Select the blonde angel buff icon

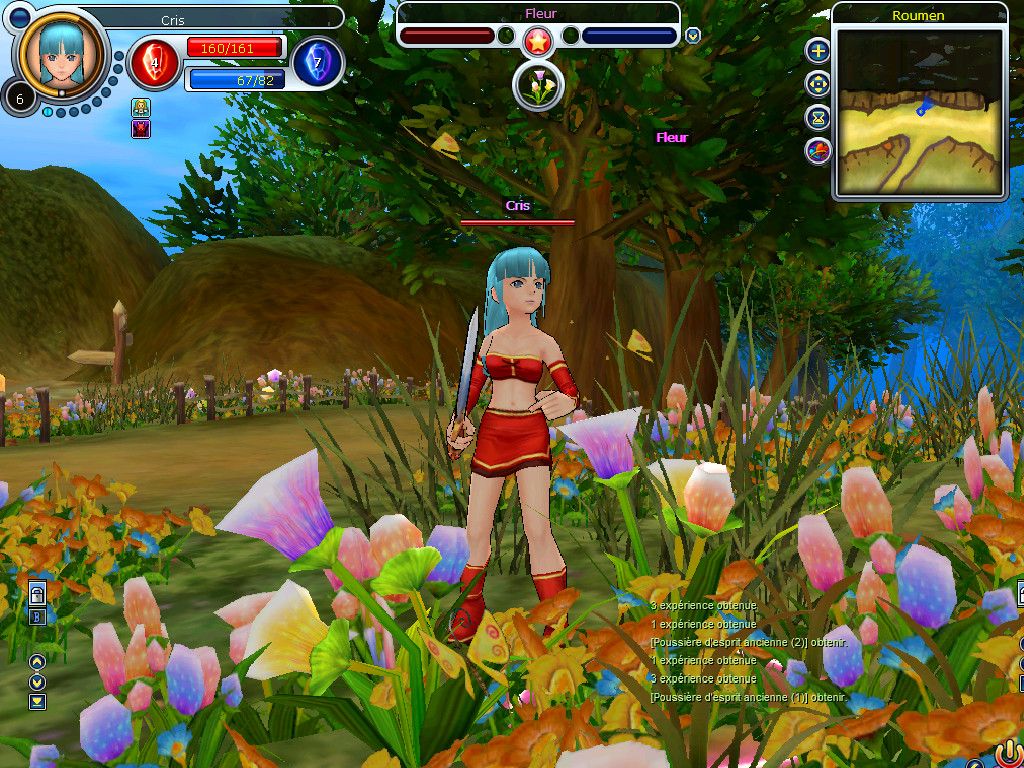click(x=141, y=108)
